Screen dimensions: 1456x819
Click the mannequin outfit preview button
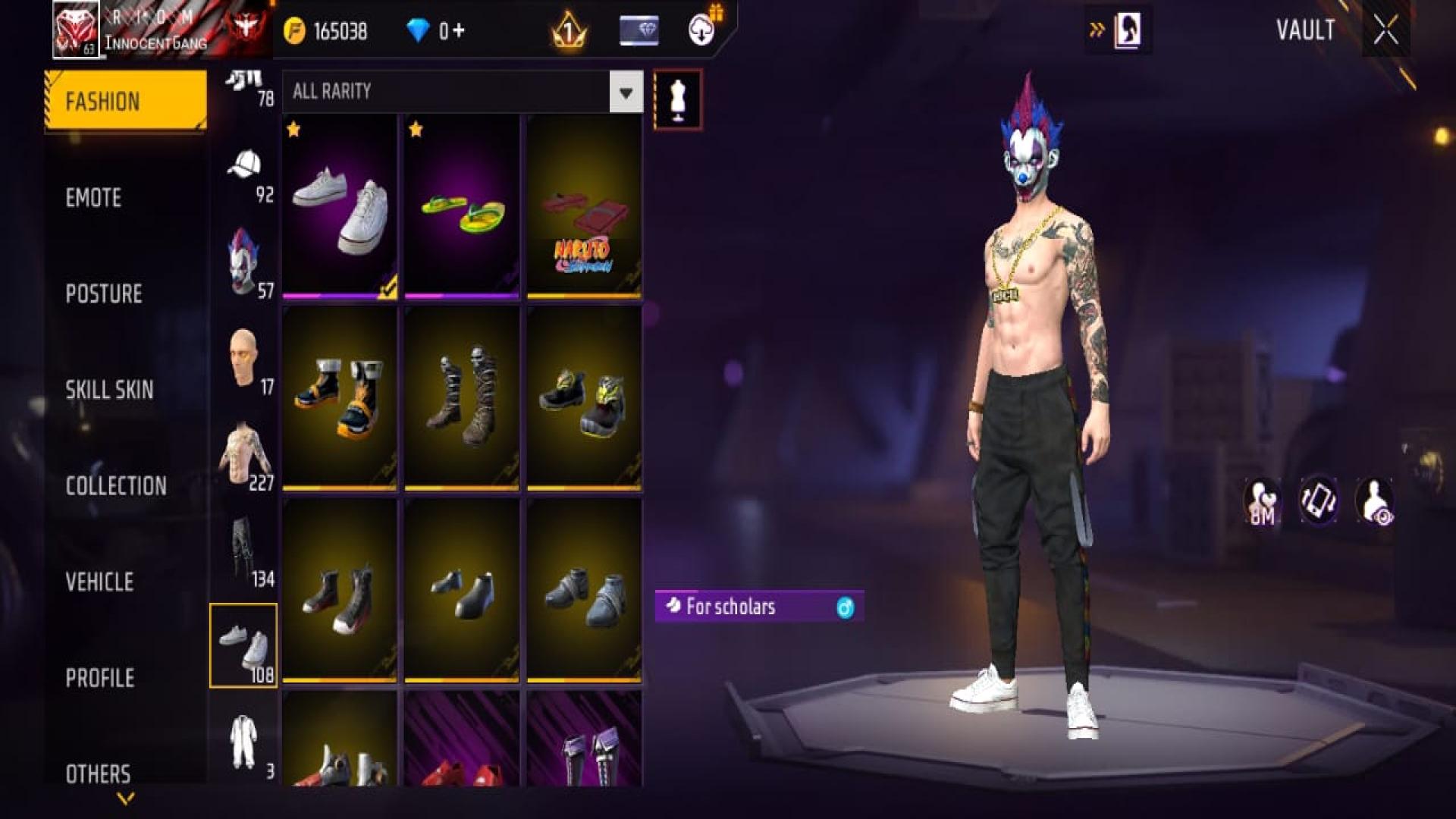(677, 100)
